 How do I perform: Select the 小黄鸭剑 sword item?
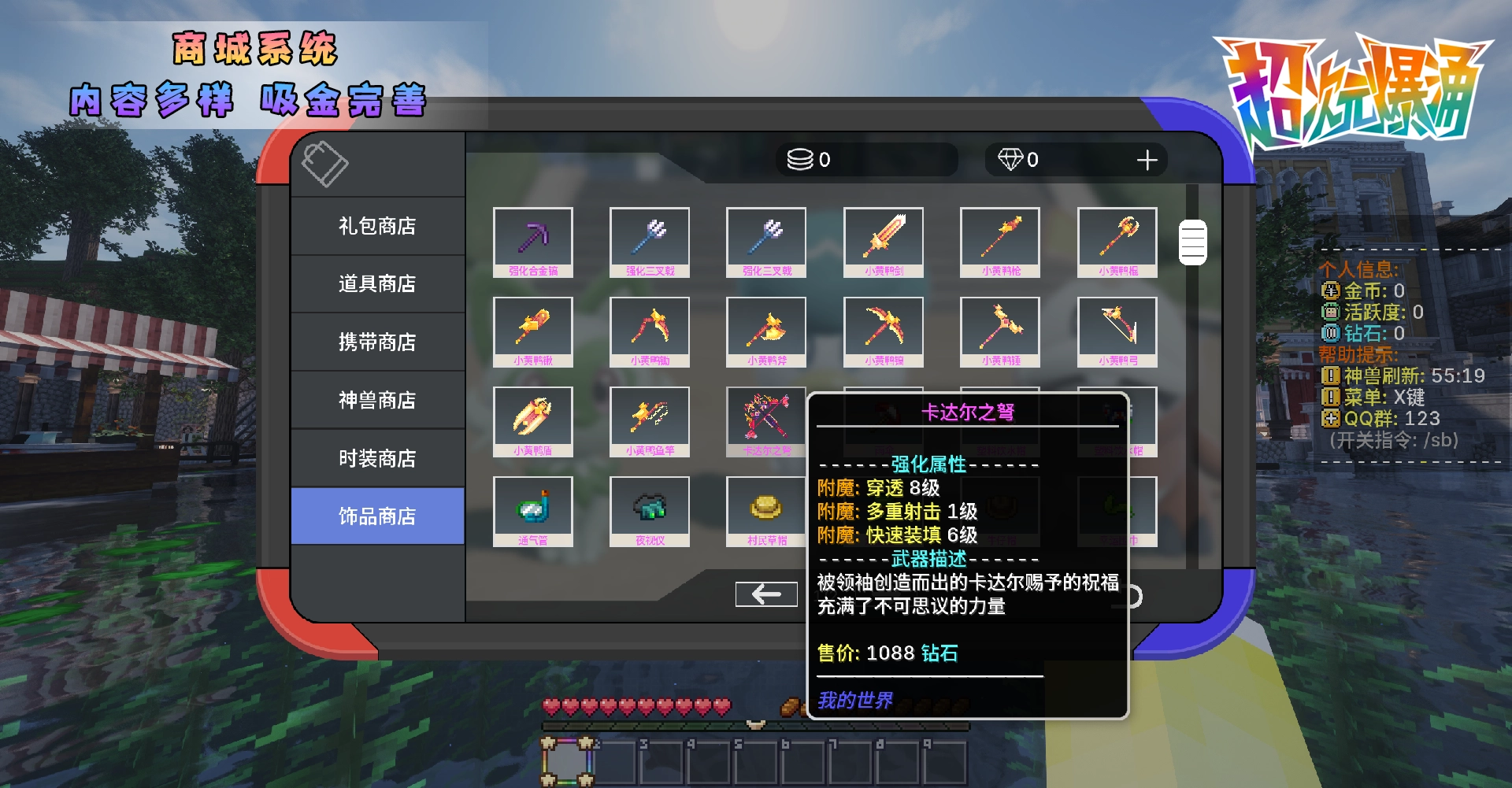883,242
